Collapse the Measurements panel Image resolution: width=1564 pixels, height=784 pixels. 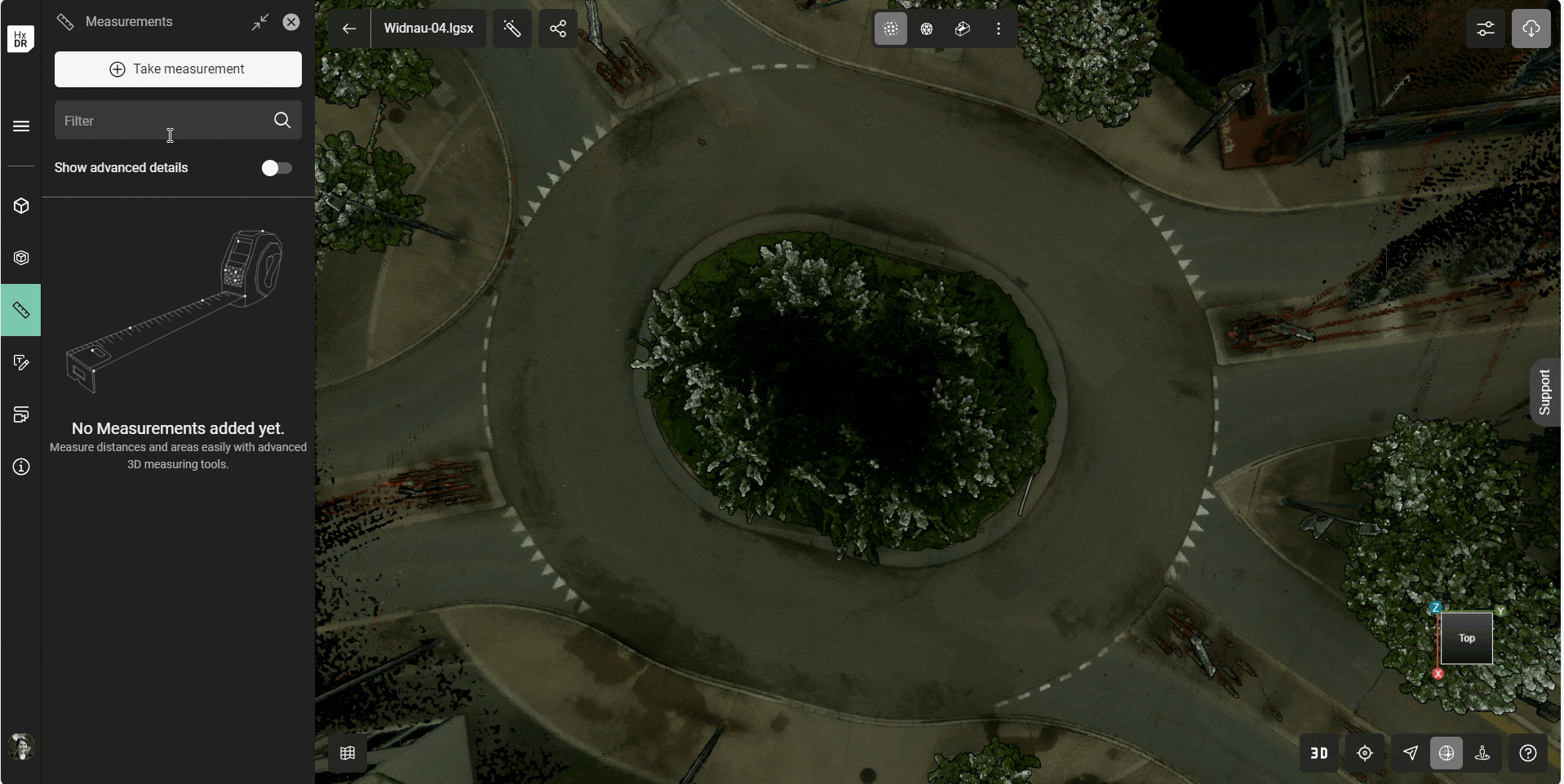pyautogui.click(x=260, y=22)
